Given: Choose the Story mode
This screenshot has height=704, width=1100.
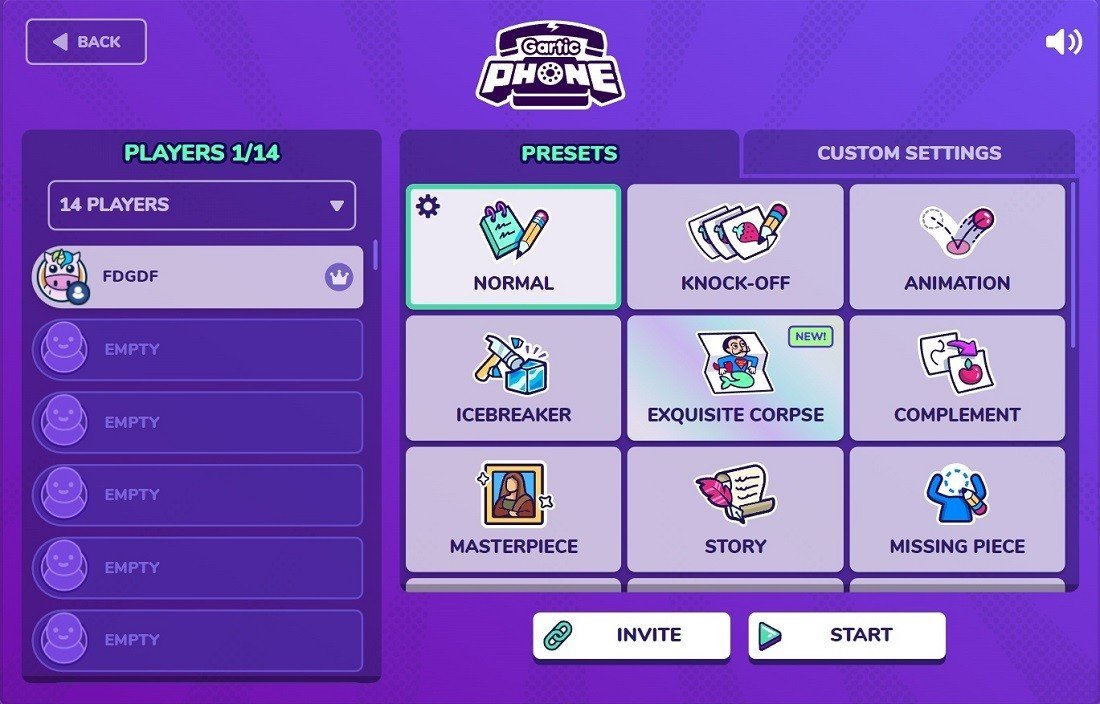Looking at the screenshot, I should [735, 509].
